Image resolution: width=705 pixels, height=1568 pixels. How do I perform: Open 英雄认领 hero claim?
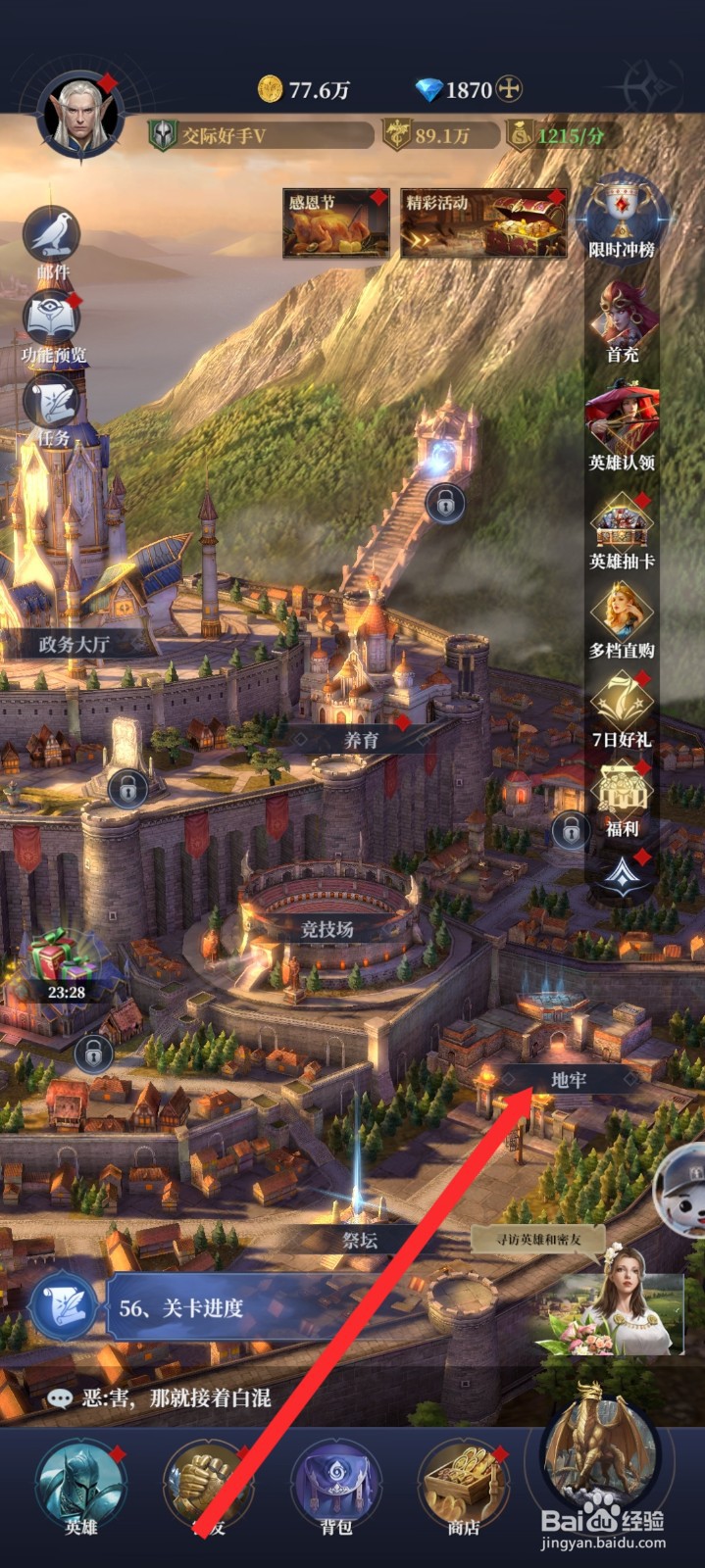622,421
